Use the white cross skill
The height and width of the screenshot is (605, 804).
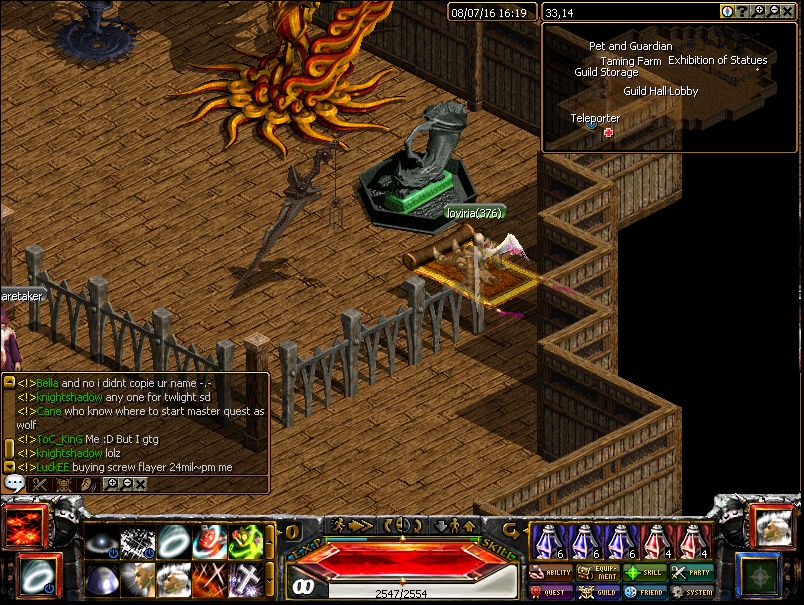[246, 579]
